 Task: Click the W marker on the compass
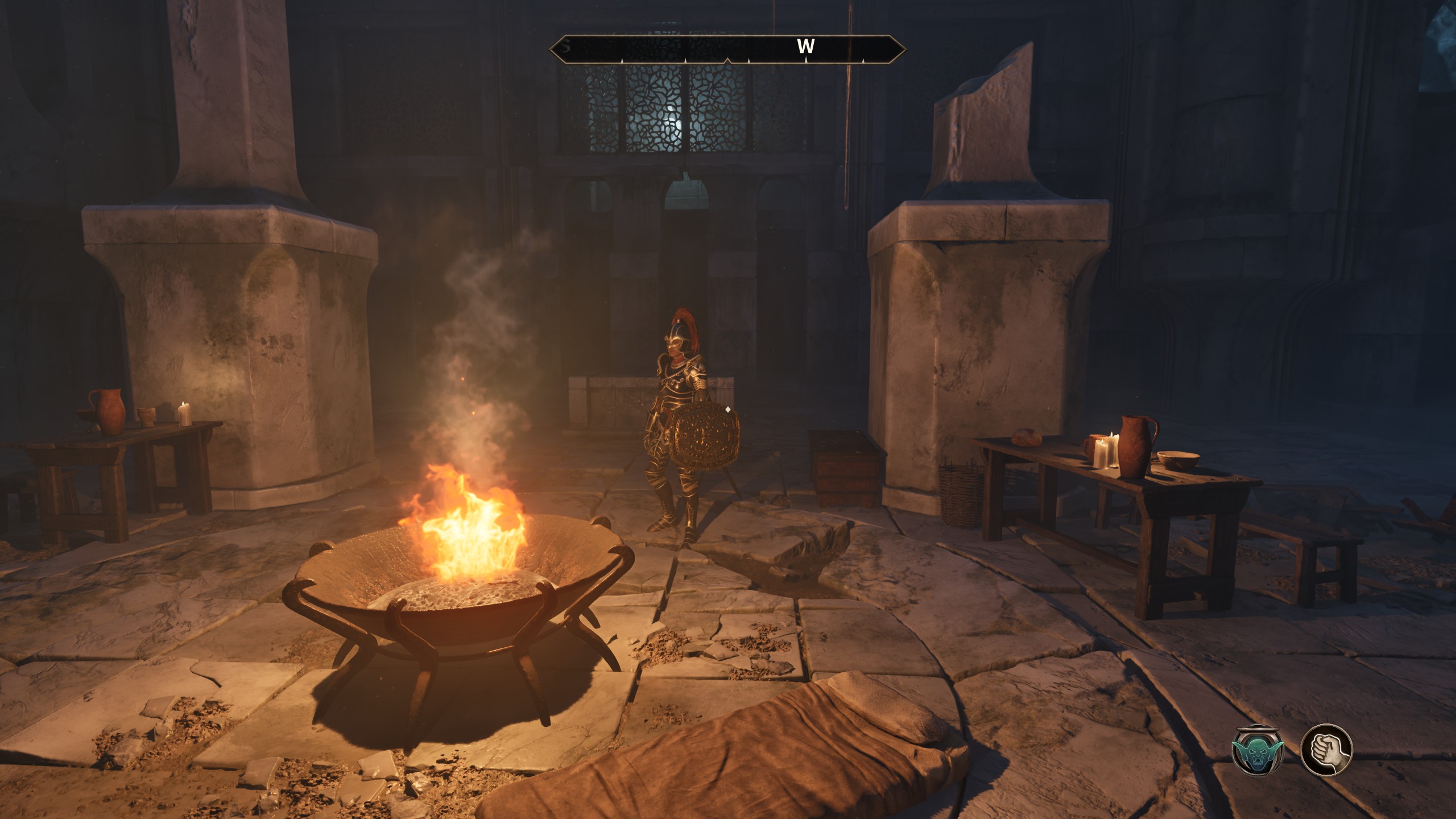coord(805,48)
